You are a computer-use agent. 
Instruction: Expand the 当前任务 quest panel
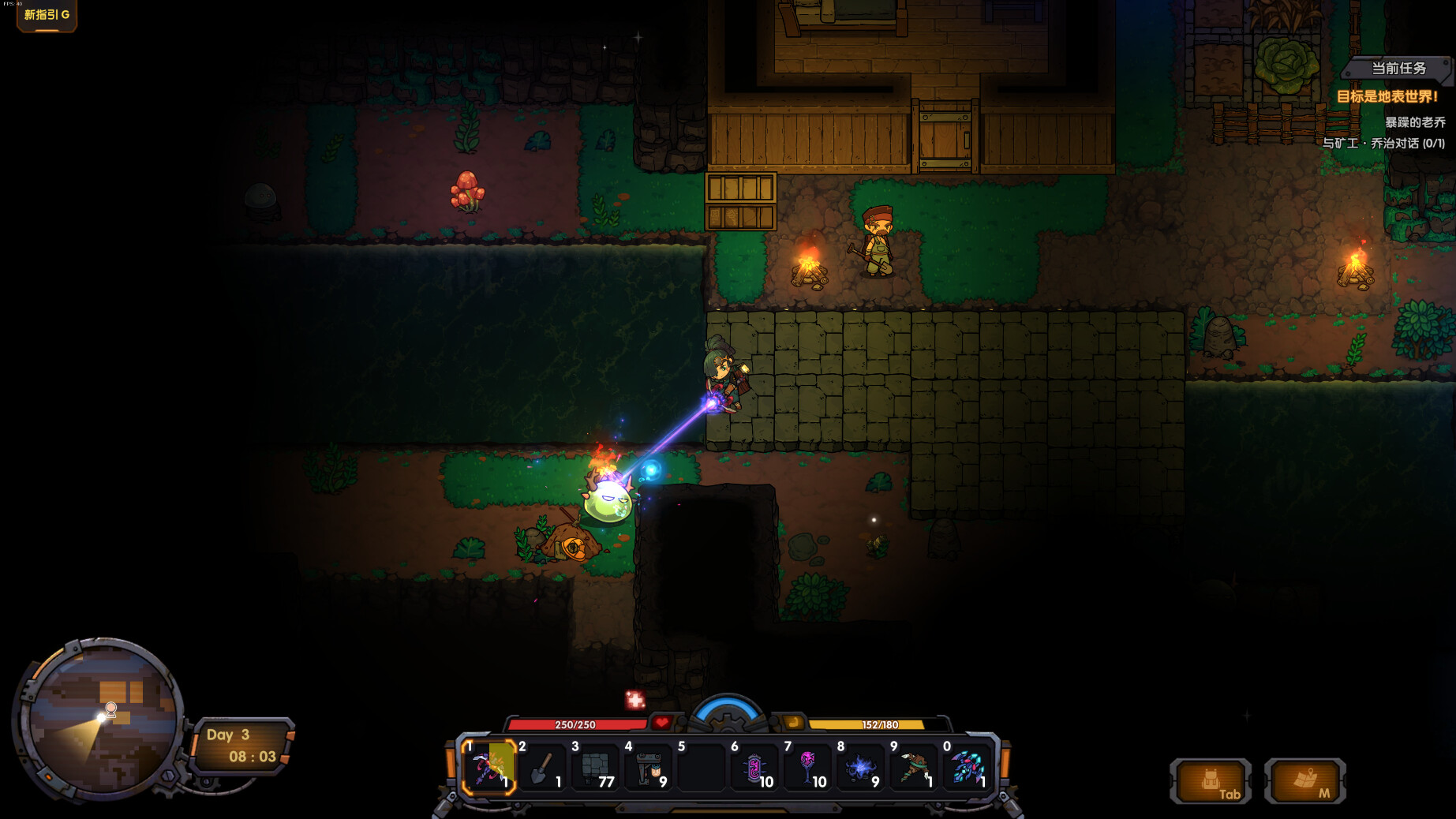point(1398,69)
